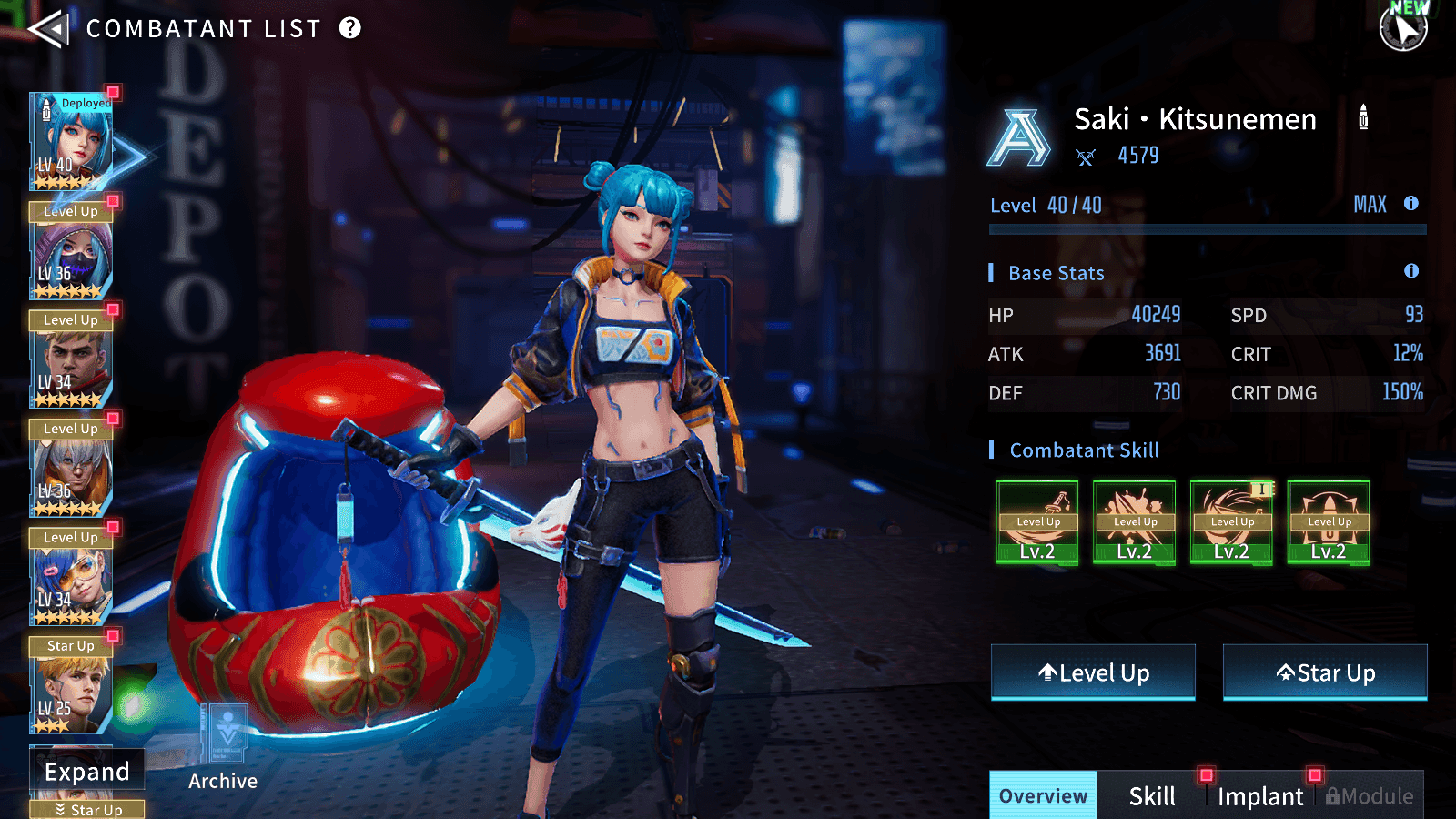Select the deployed LV 40 blue-haired combatant
The image size is (1456, 819).
(x=72, y=141)
